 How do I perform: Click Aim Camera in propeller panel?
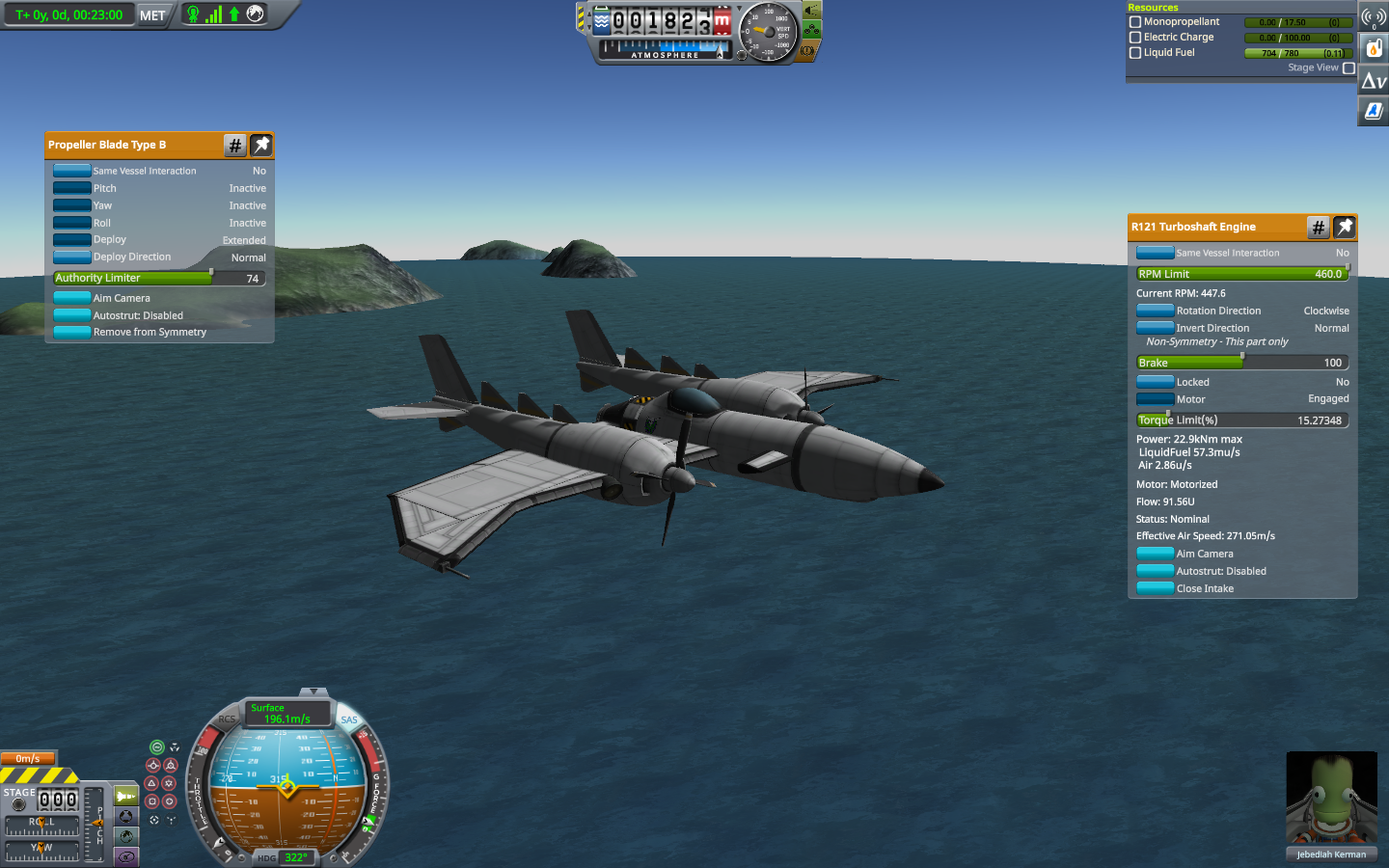click(72, 298)
